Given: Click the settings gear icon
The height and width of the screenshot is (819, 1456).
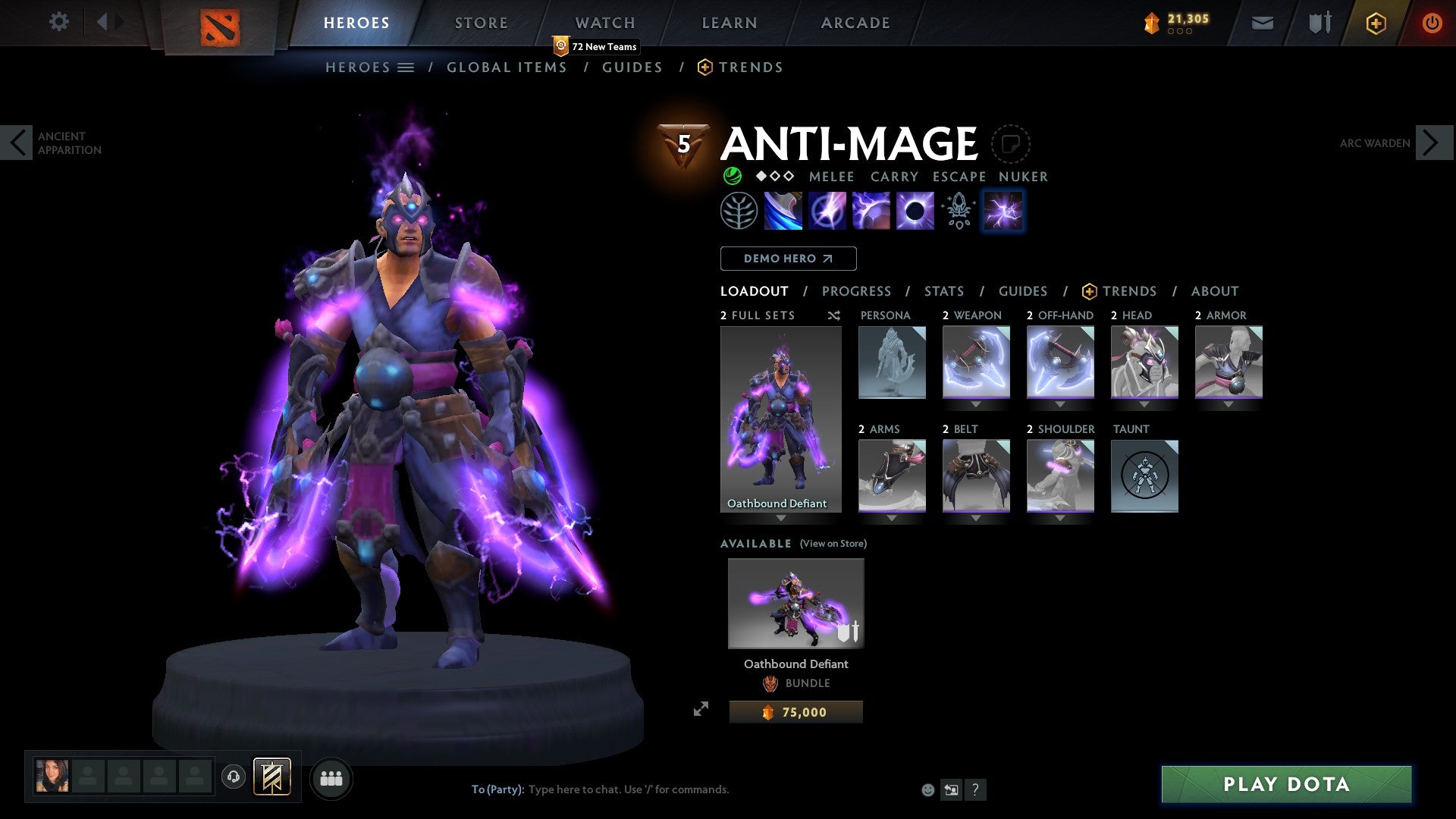Looking at the screenshot, I should pos(58,22).
